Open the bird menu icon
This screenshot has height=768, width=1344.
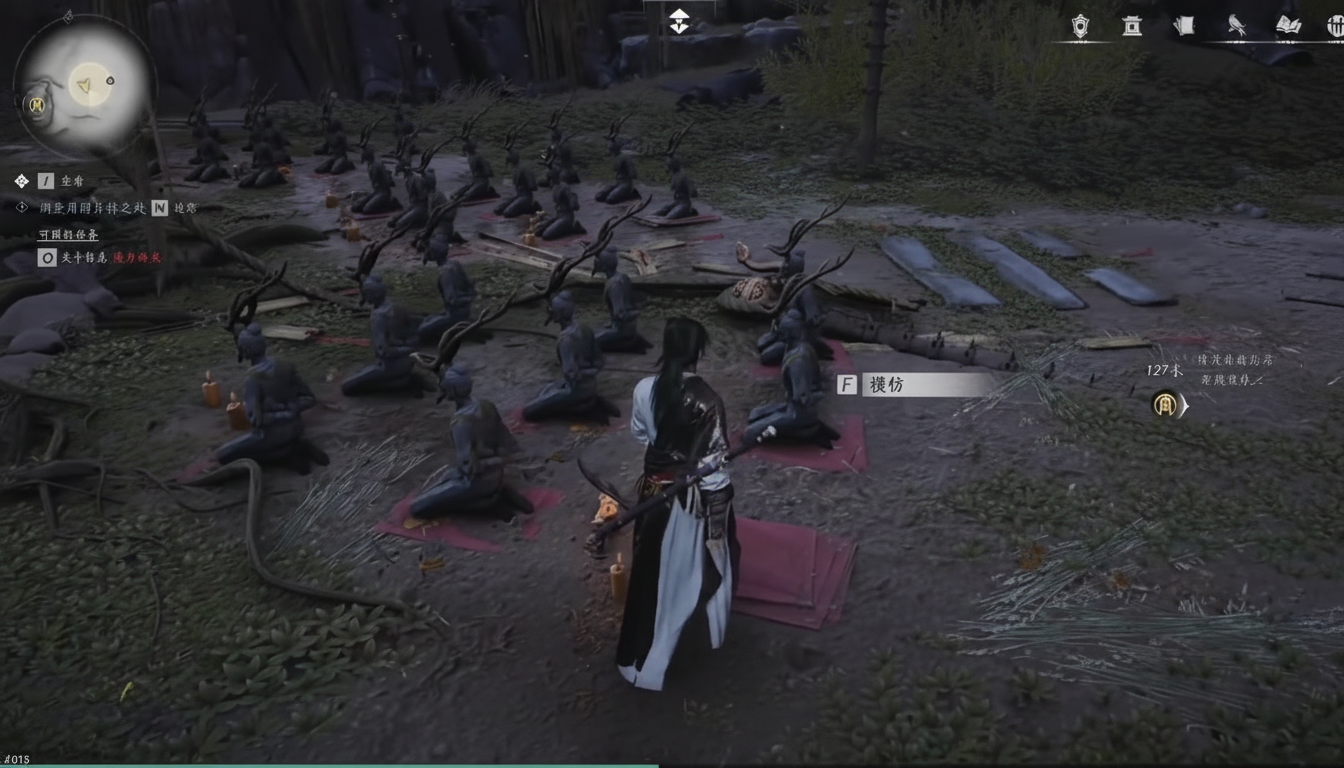coord(1237,27)
